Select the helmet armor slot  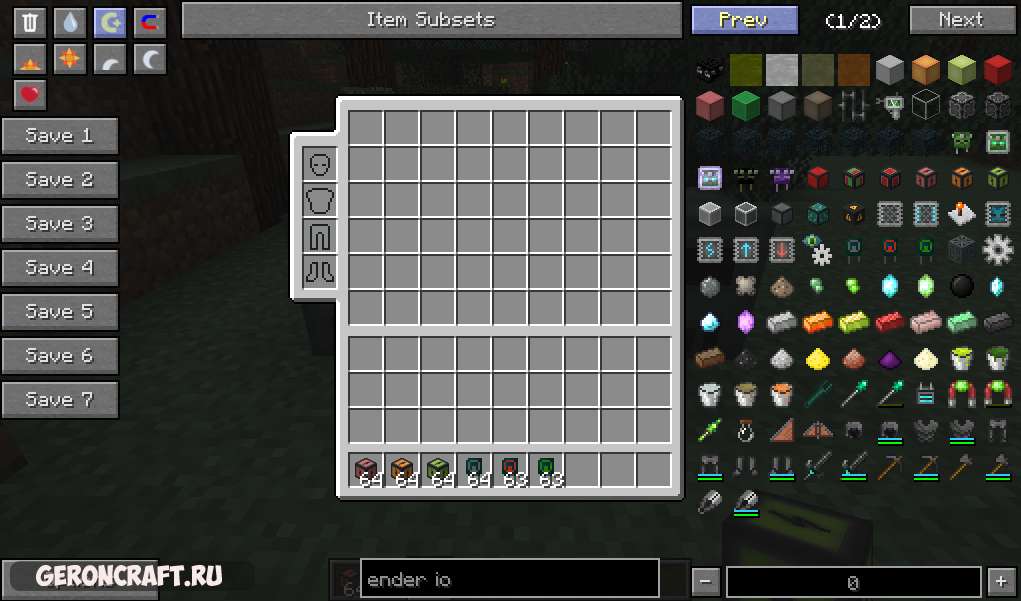[320, 164]
